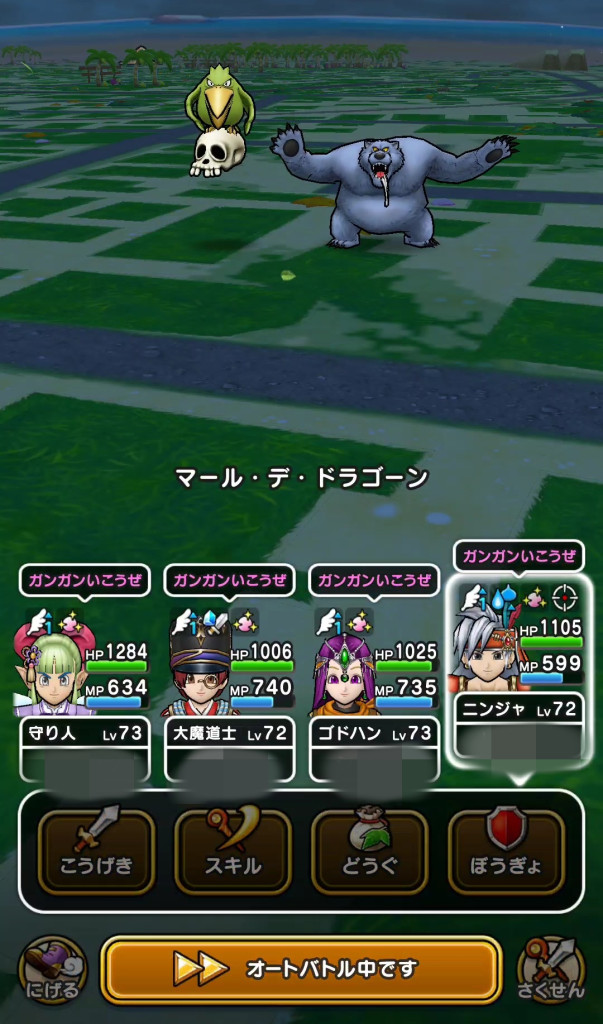The image size is (603, 1024).
Task: Open the どうぐ items command
Action: pyautogui.click(x=370, y=851)
